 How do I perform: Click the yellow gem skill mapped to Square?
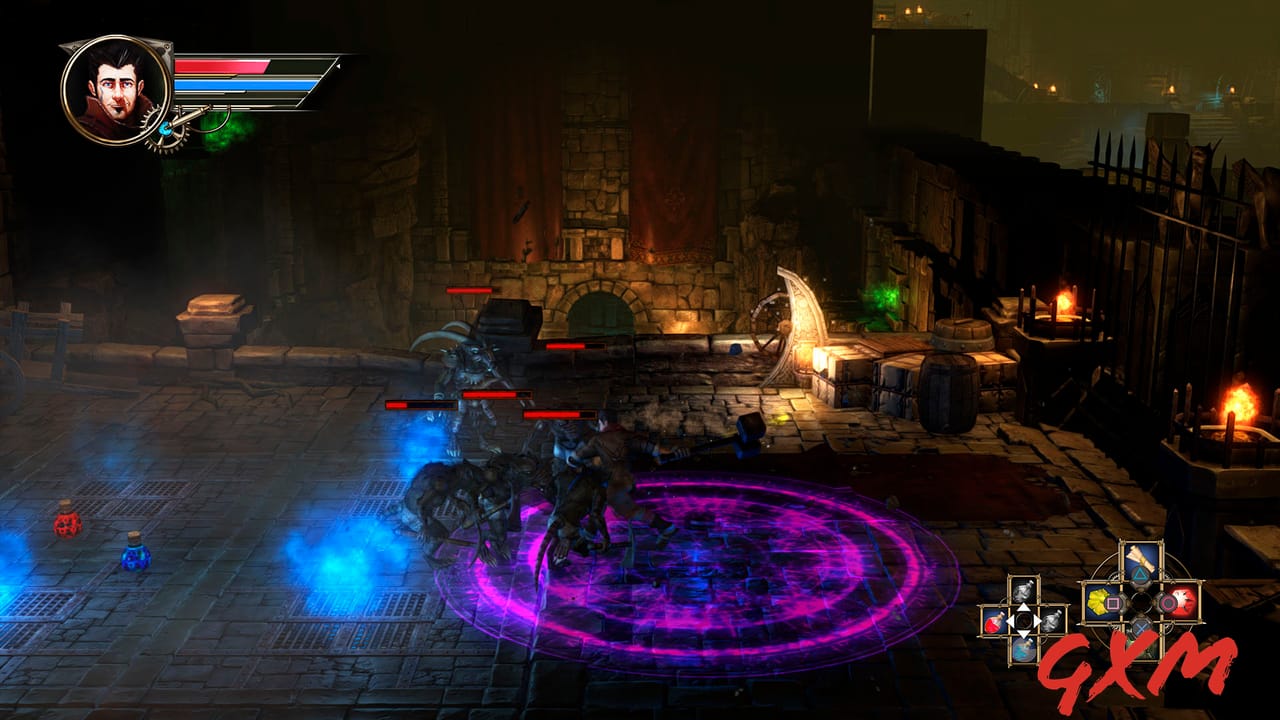[1099, 600]
